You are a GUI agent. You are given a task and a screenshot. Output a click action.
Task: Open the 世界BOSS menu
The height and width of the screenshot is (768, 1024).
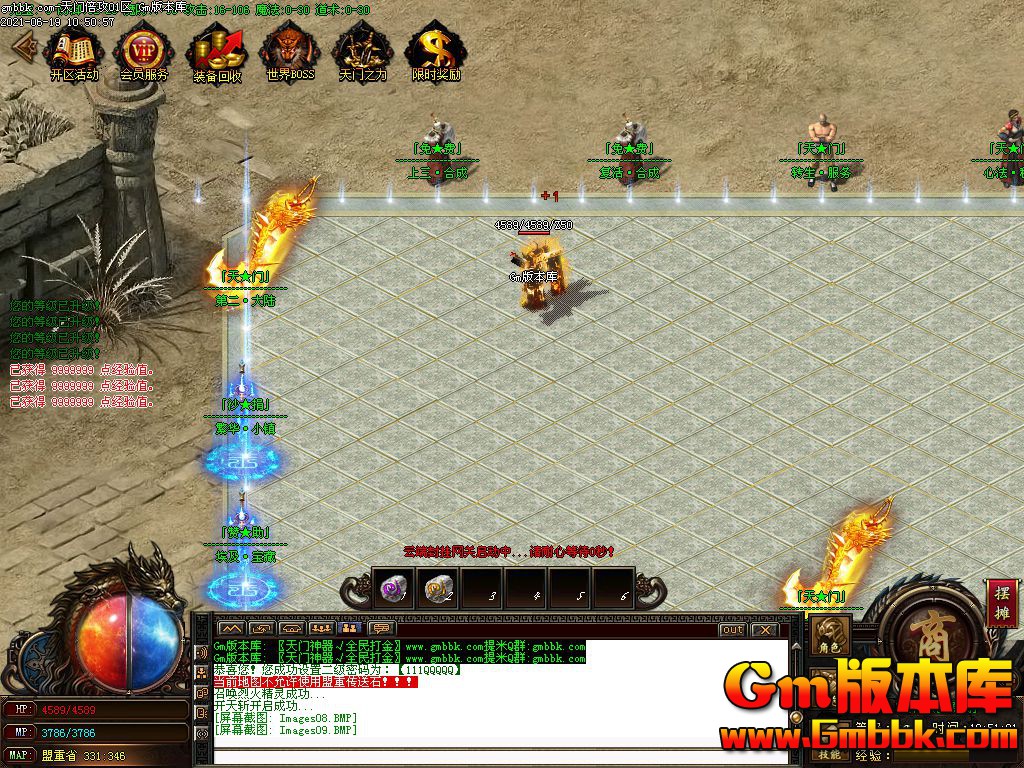pos(290,52)
